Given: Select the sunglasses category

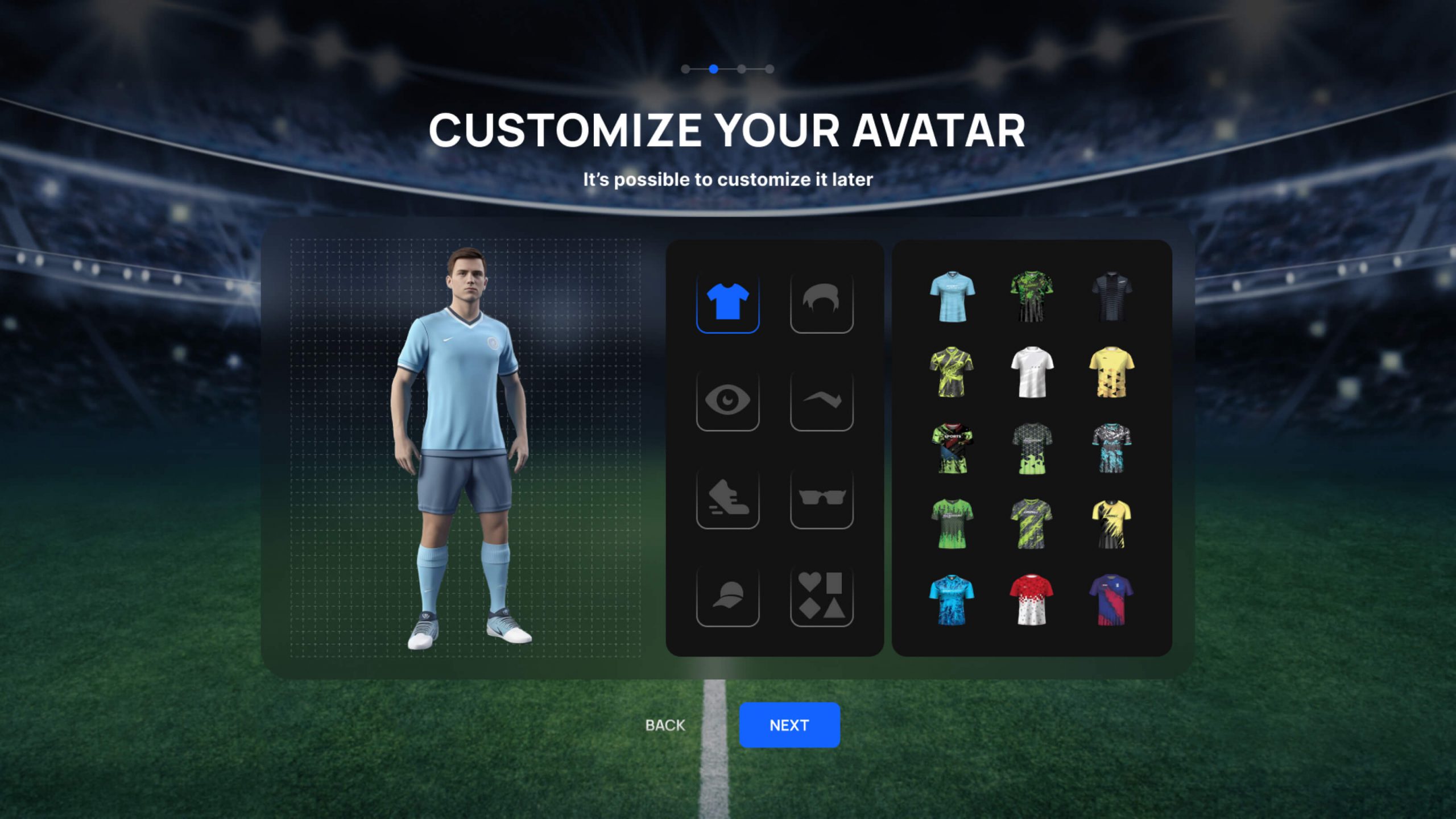Looking at the screenshot, I should 821,498.
